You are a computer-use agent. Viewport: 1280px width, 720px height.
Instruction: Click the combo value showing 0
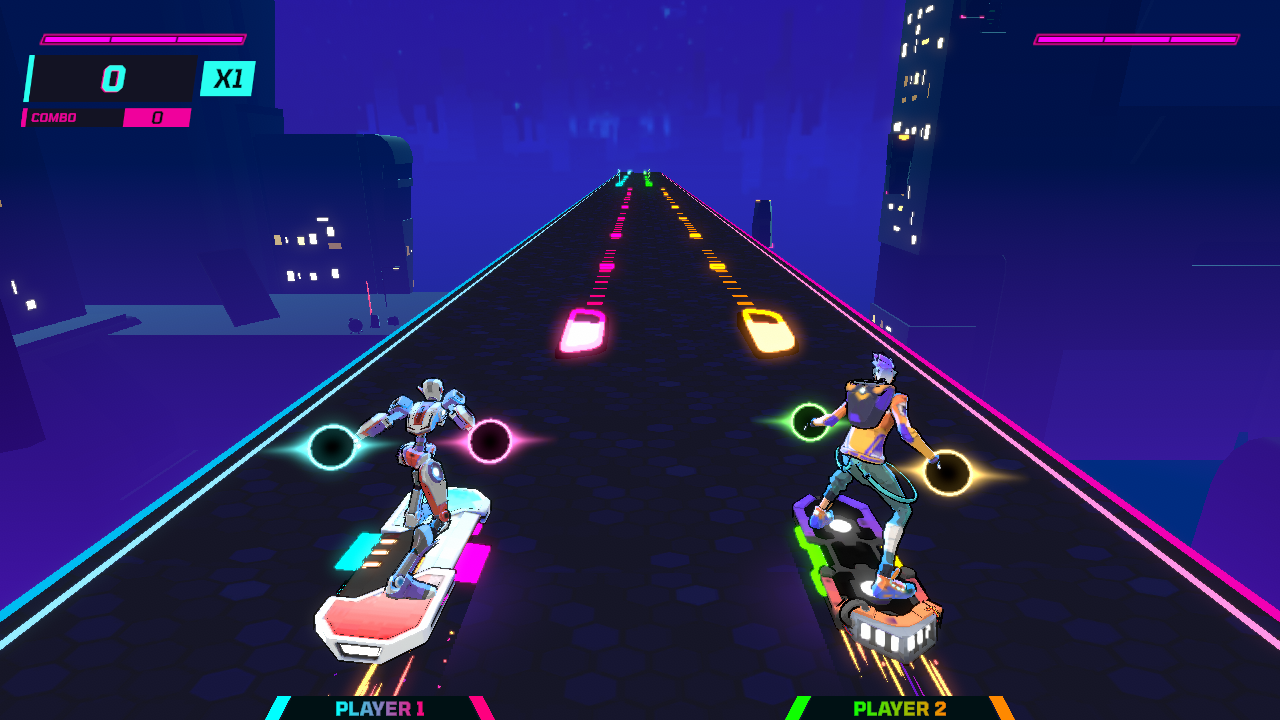tap(157, 117)
